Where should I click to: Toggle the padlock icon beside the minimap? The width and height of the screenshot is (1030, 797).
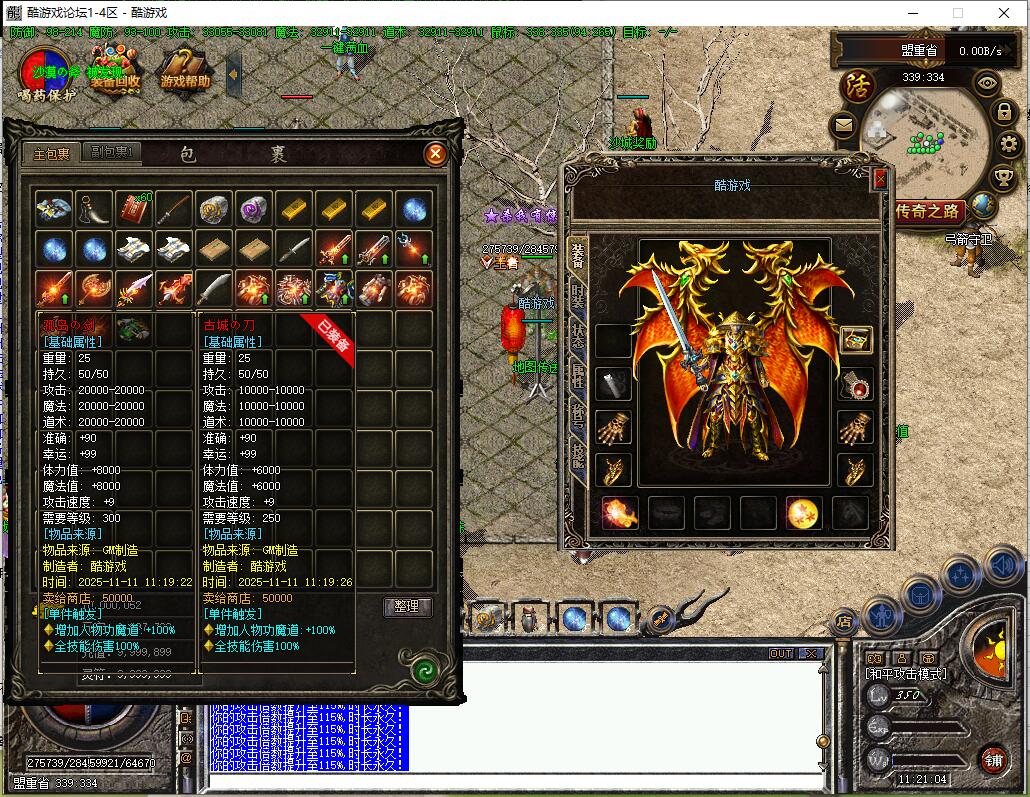(x=1005, y=112)
